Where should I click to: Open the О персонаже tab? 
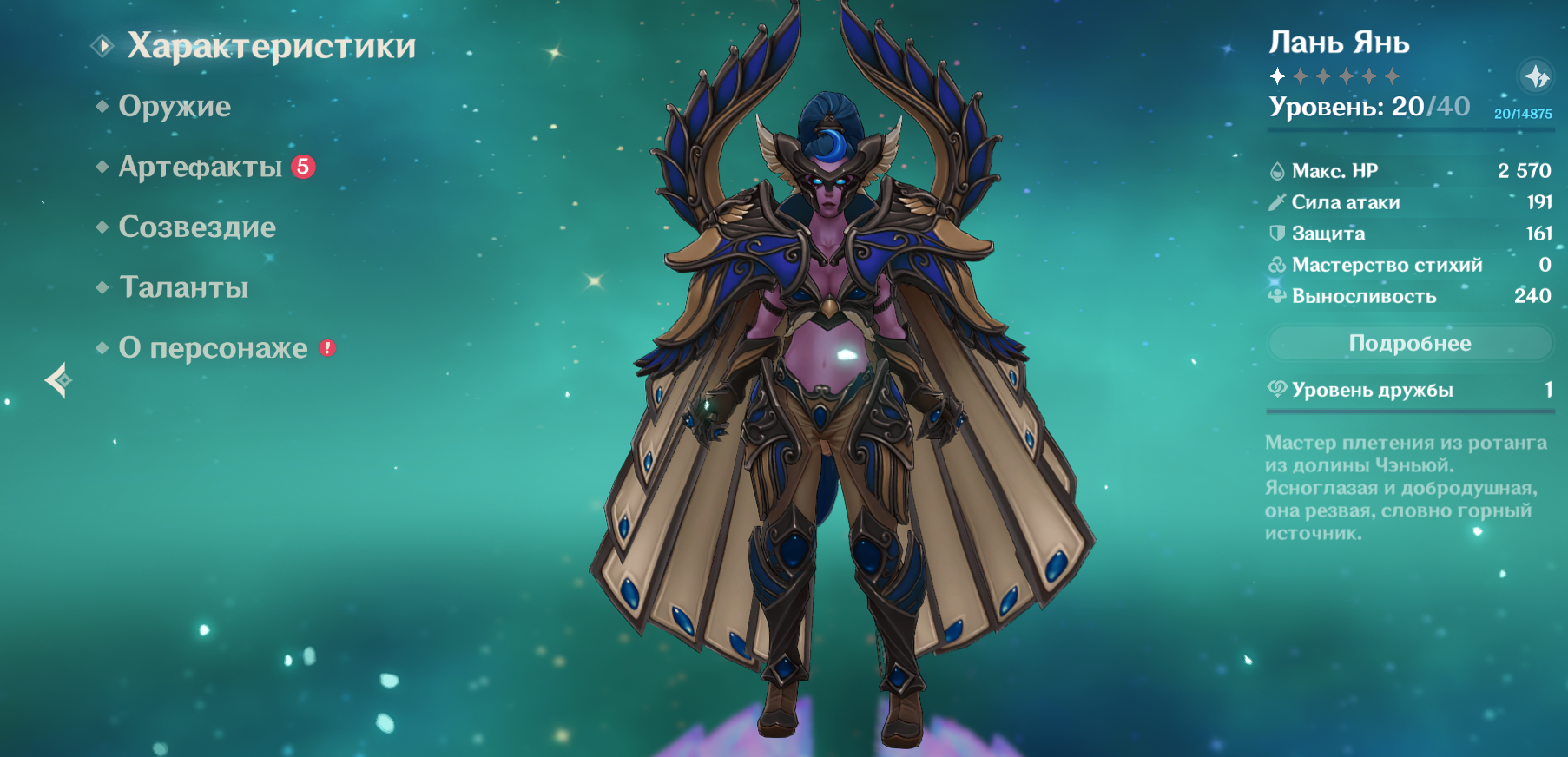coord(213,348)
